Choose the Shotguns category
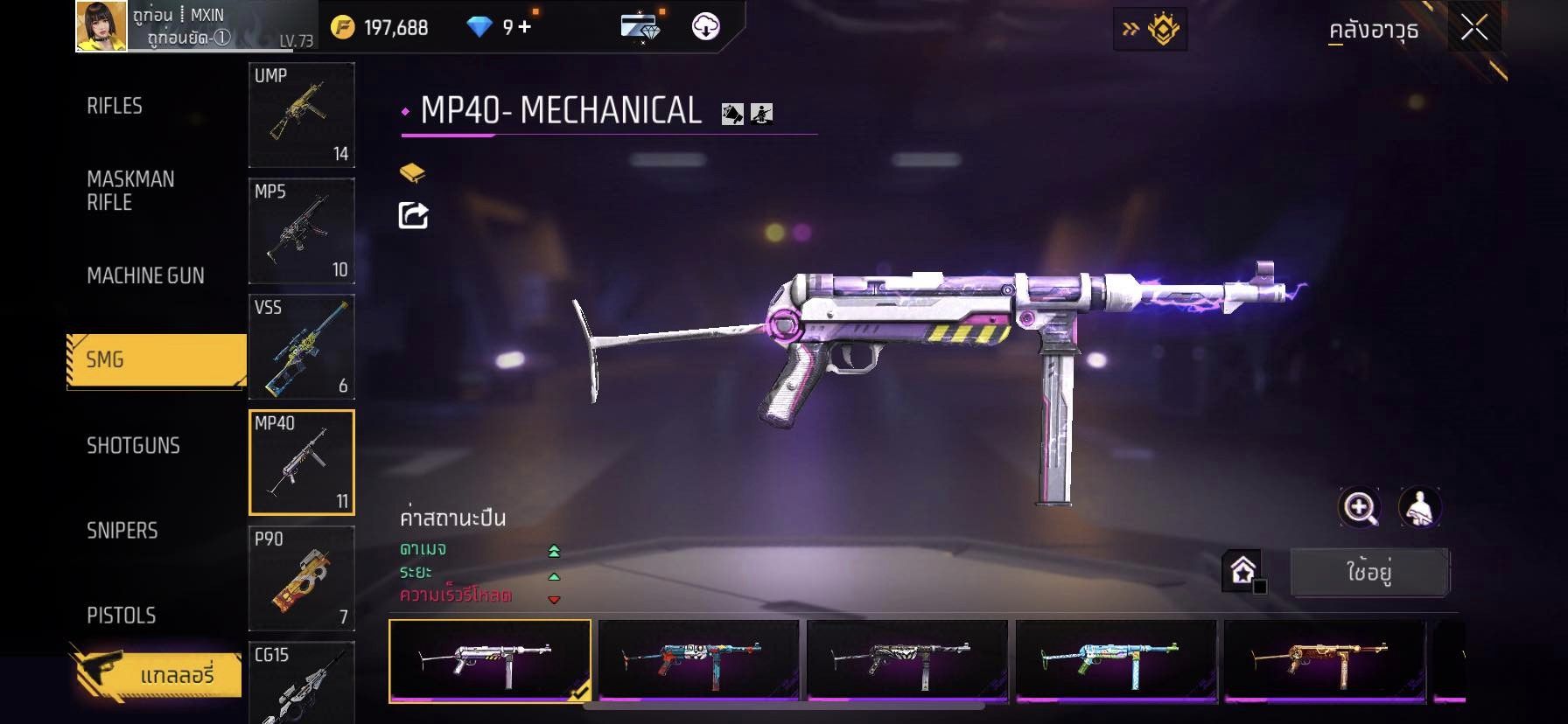Screen dimensions: 1568x724 tap(133, 445)
